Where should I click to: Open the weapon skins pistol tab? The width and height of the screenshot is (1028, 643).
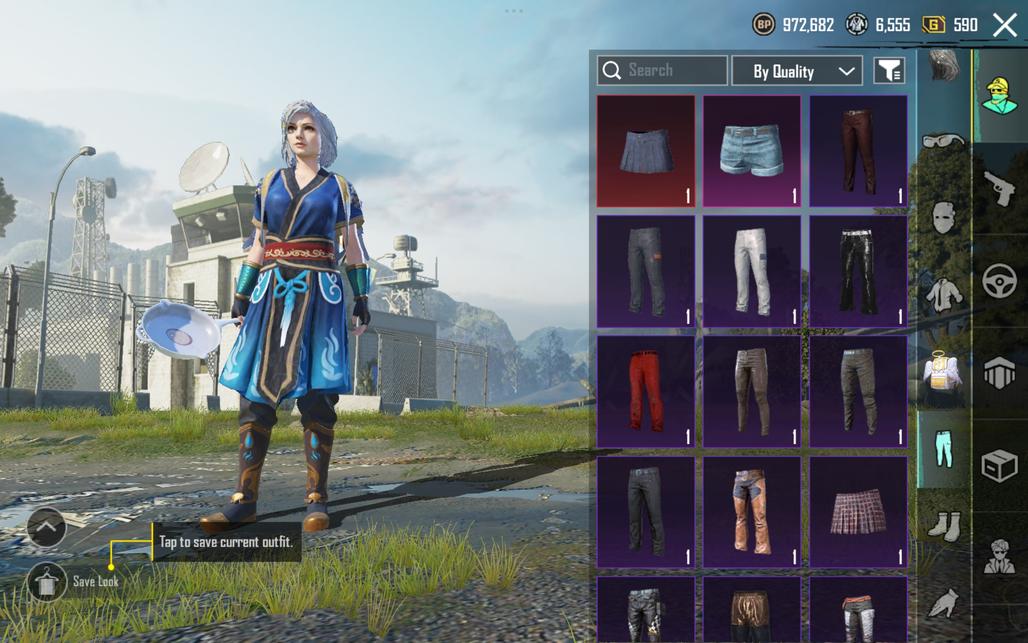tap(999, 187)
